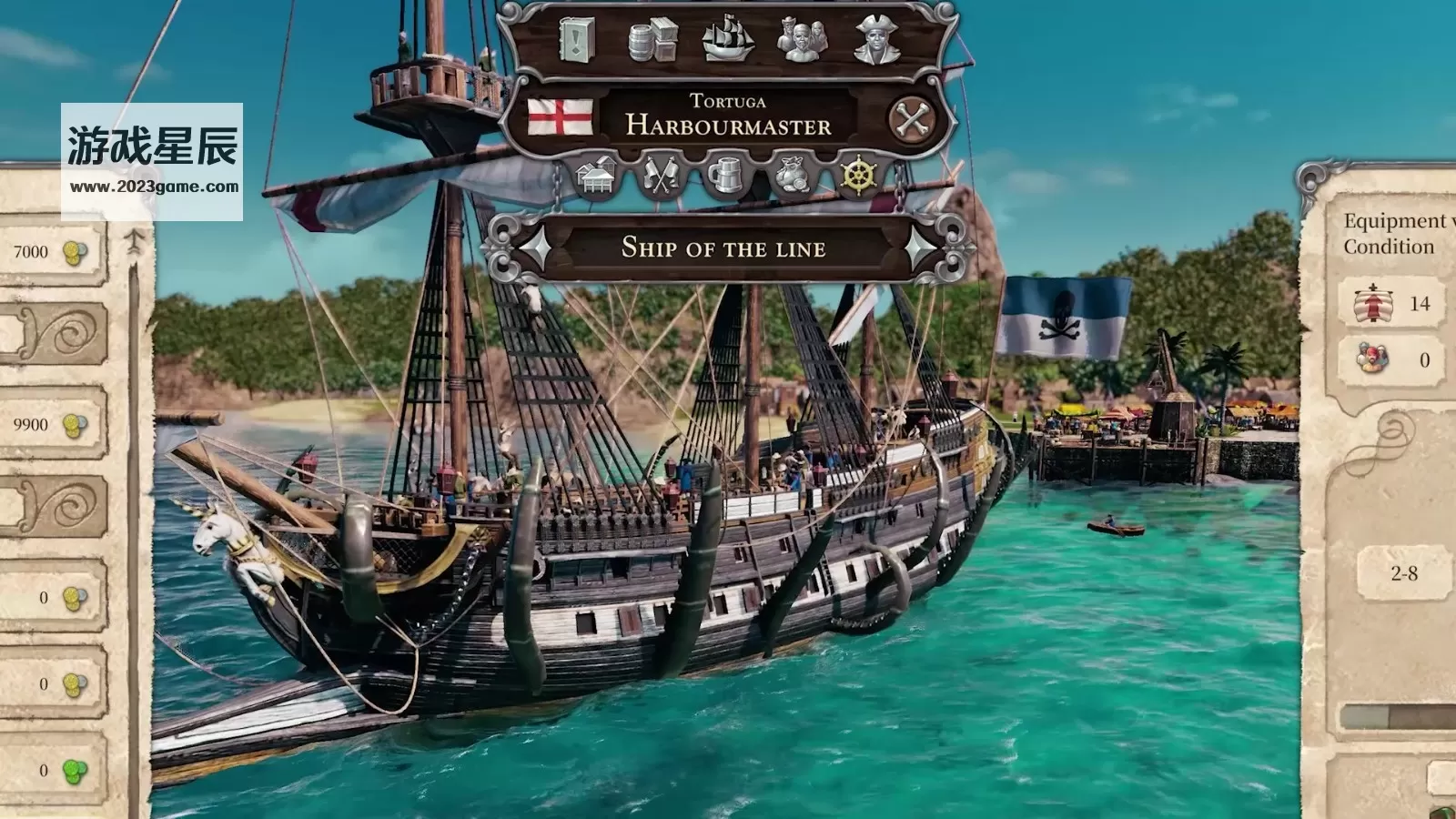
Task: Switch to the crossed flags tab
Action: [661, 176]
